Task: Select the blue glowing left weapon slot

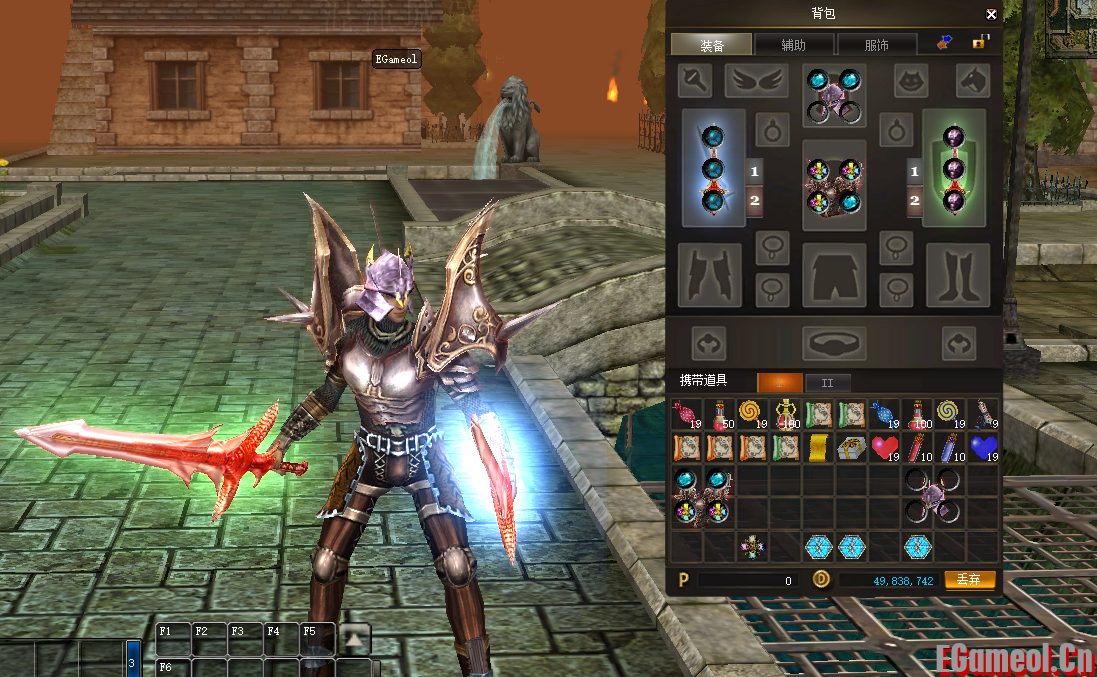Action: click(713, 168)
